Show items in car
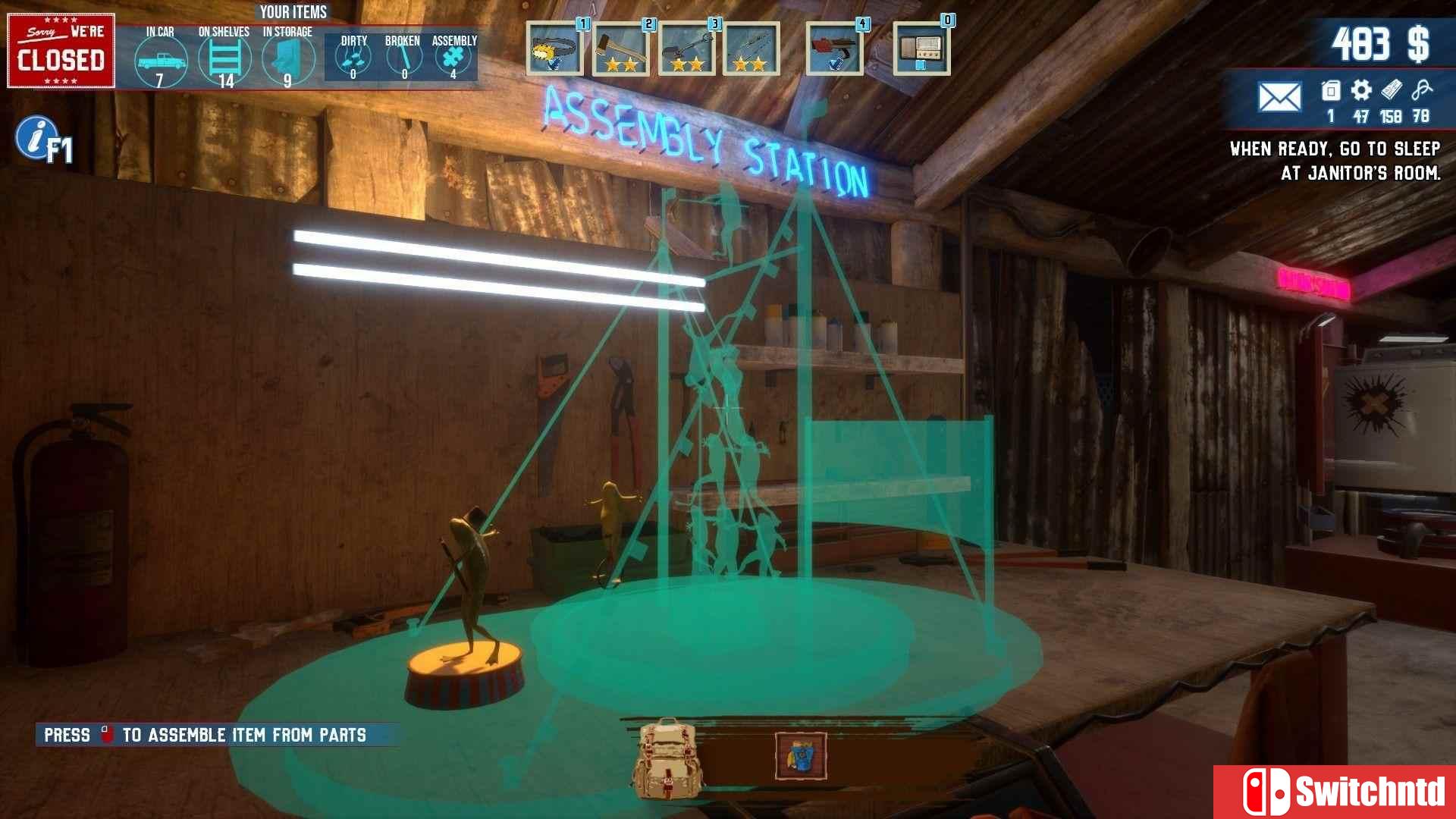 [x=160, y=61]
